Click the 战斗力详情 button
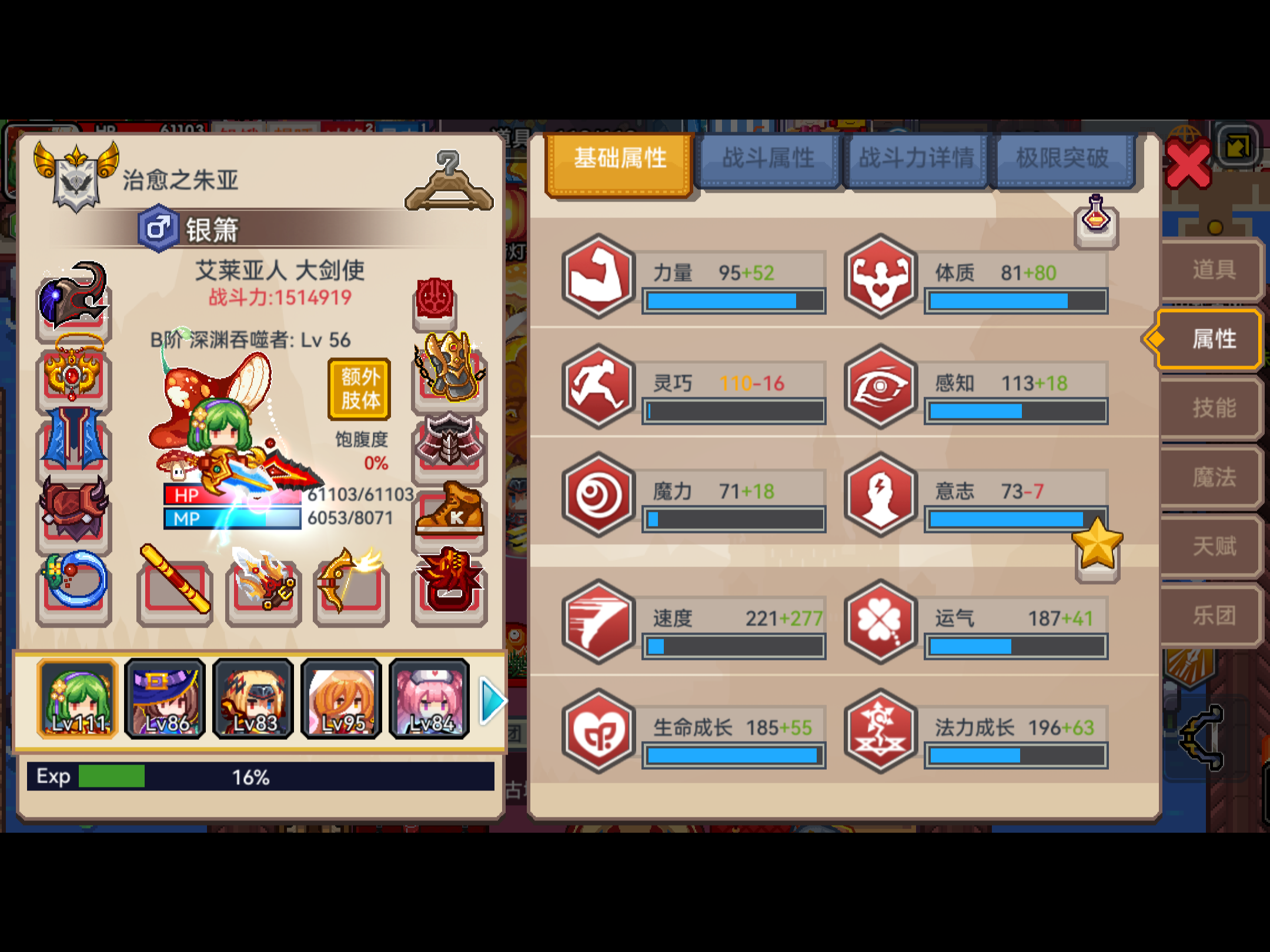 click(914, 157)
